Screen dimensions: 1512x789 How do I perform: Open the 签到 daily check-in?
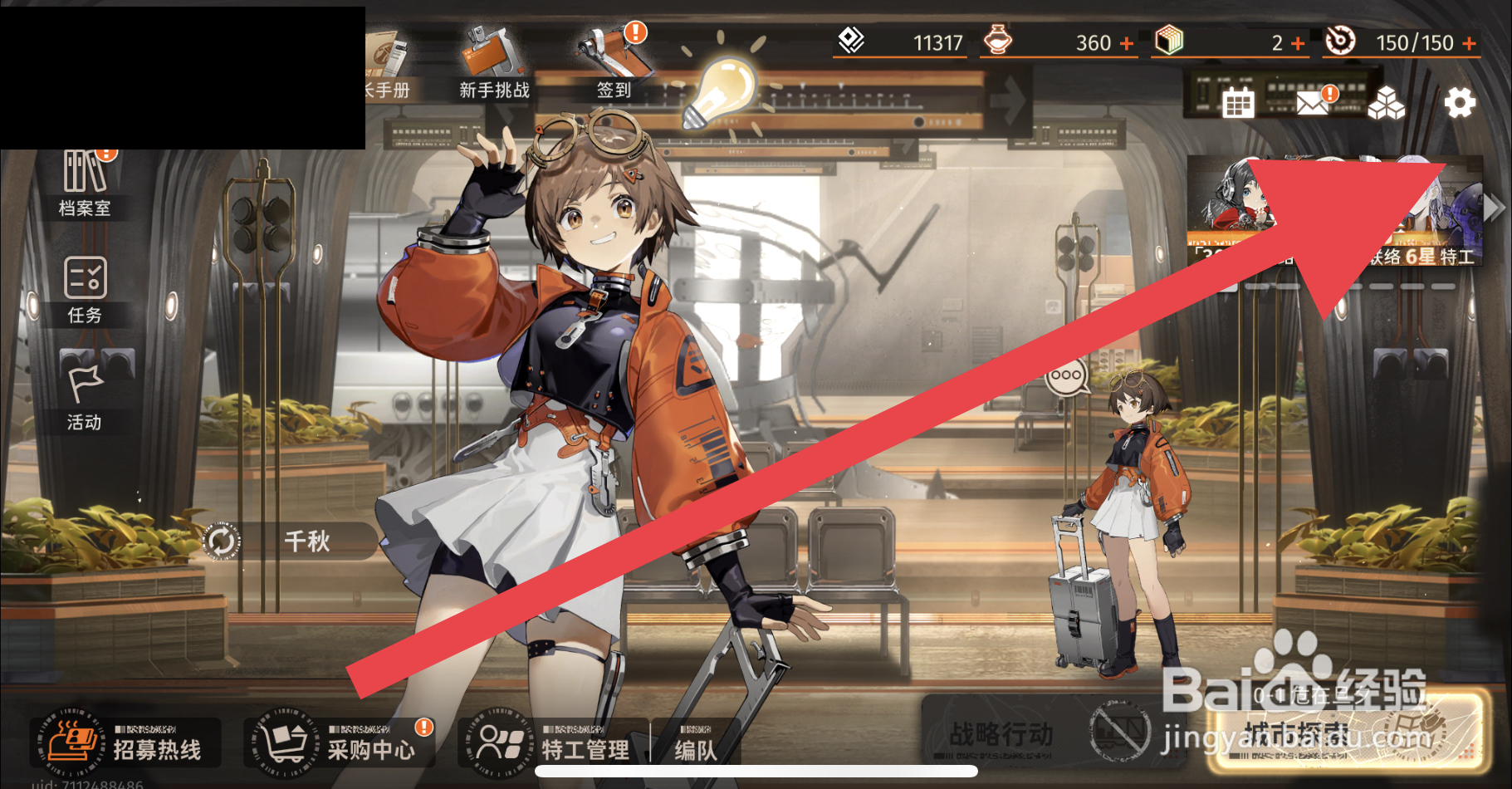615,65
